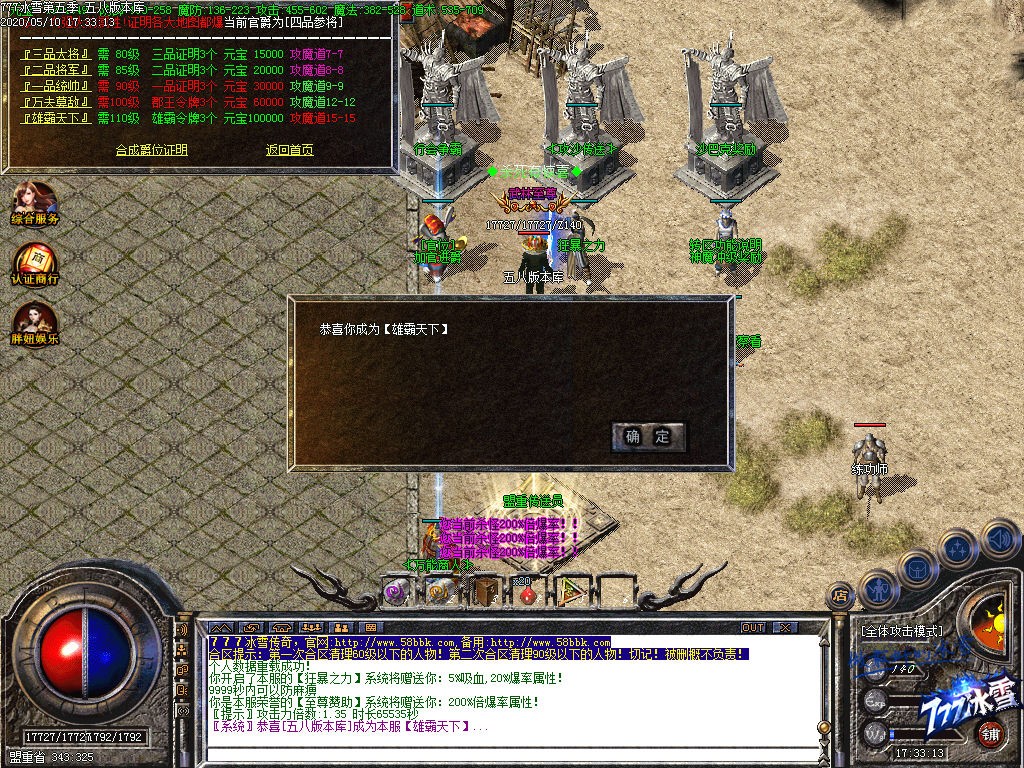
Task: Select the 『三品大将』 rank link
Action: tap(56, 53)
